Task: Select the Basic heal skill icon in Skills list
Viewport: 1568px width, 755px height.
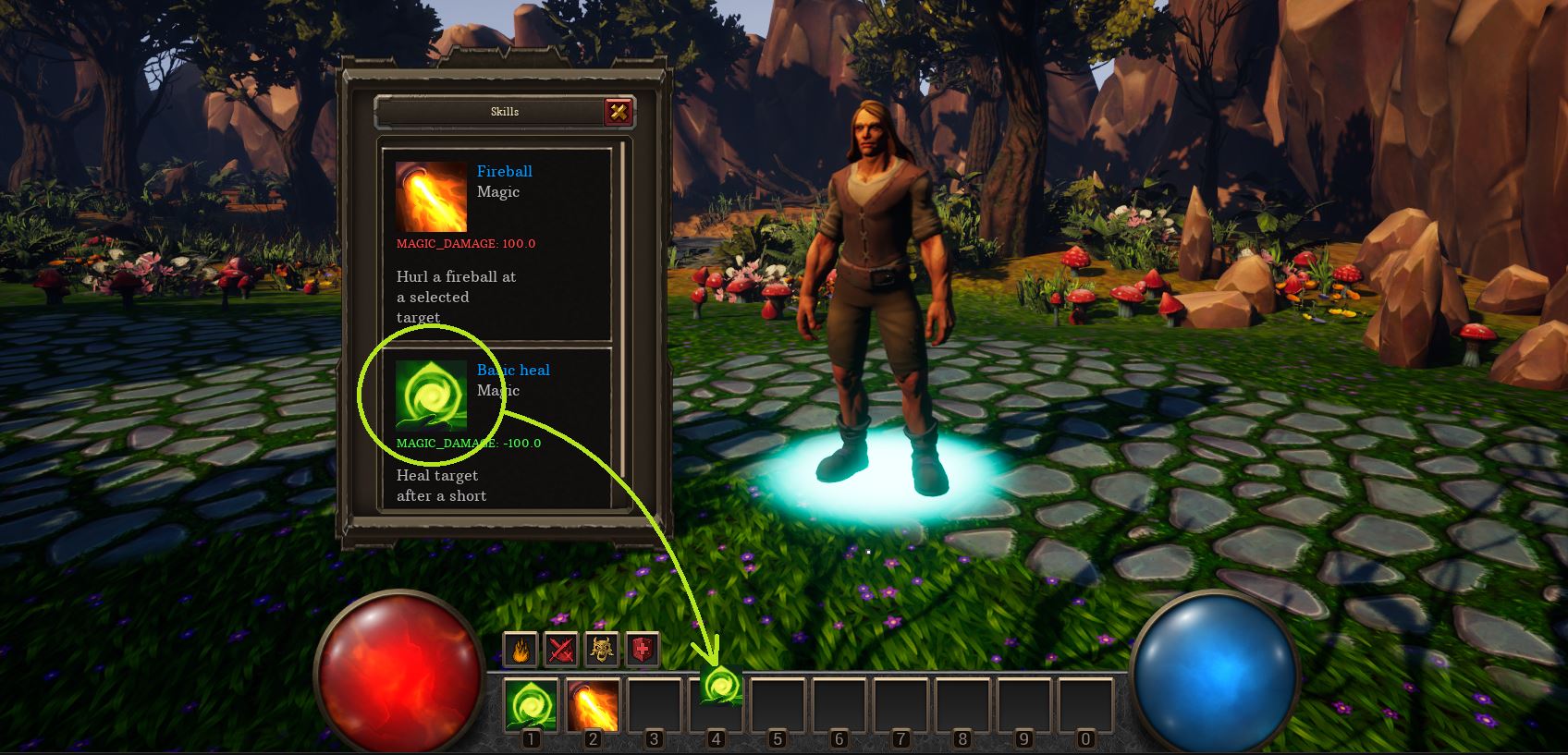Action: point(431,396)
